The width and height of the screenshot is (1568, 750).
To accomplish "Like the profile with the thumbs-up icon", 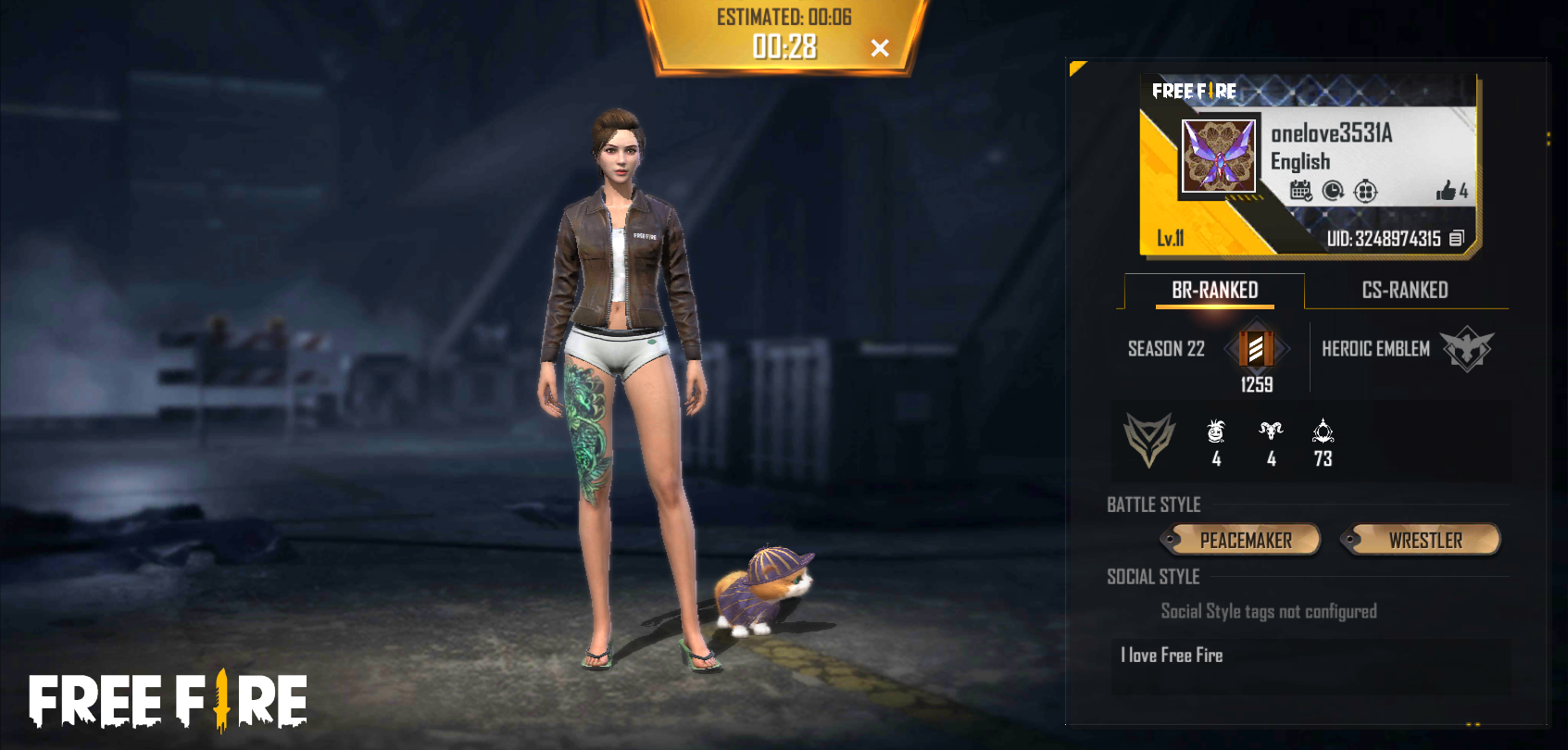I will (x=1446, y=191).
